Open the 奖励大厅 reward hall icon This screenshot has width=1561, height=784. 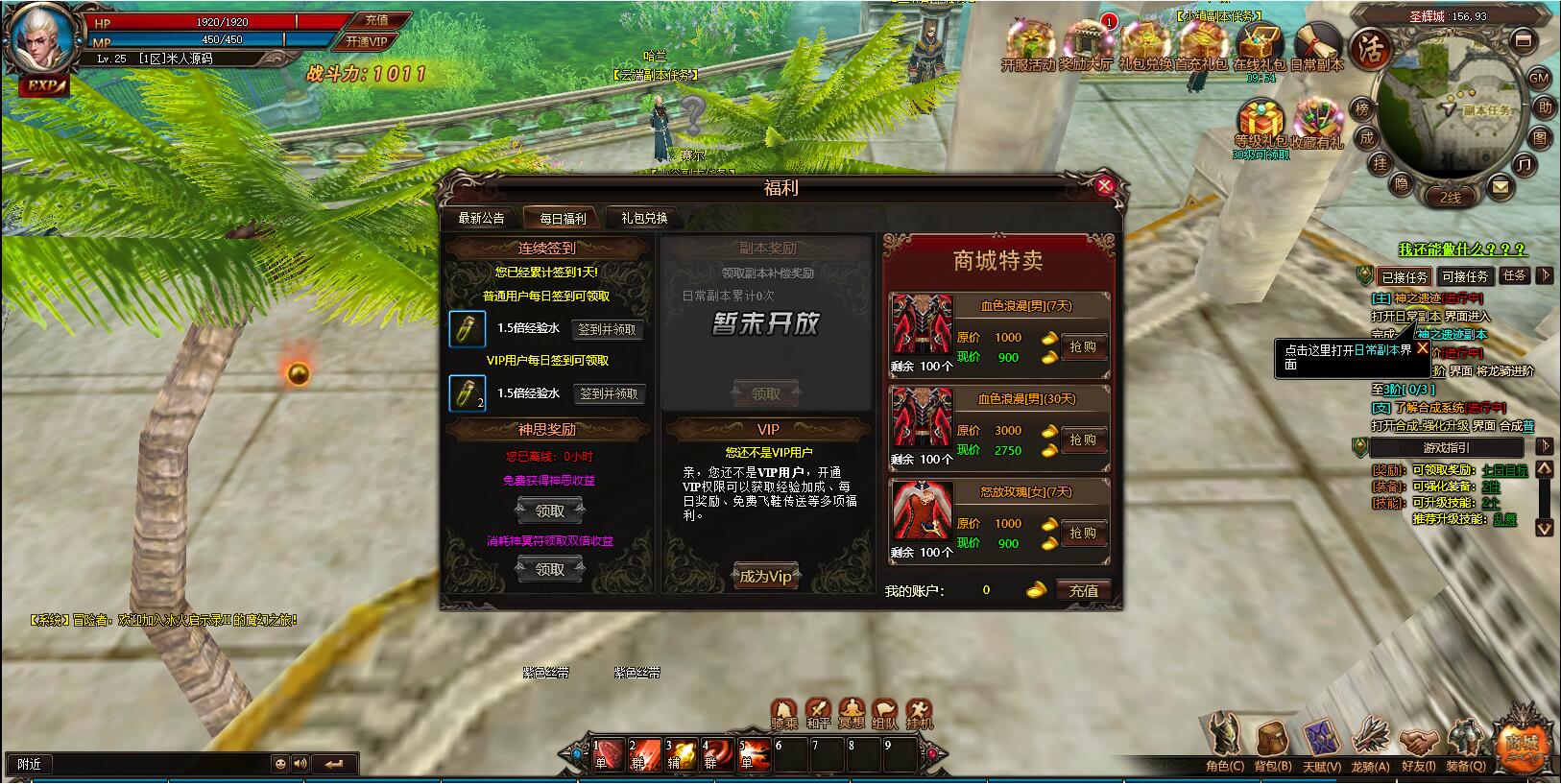[x=1086, y=45]
